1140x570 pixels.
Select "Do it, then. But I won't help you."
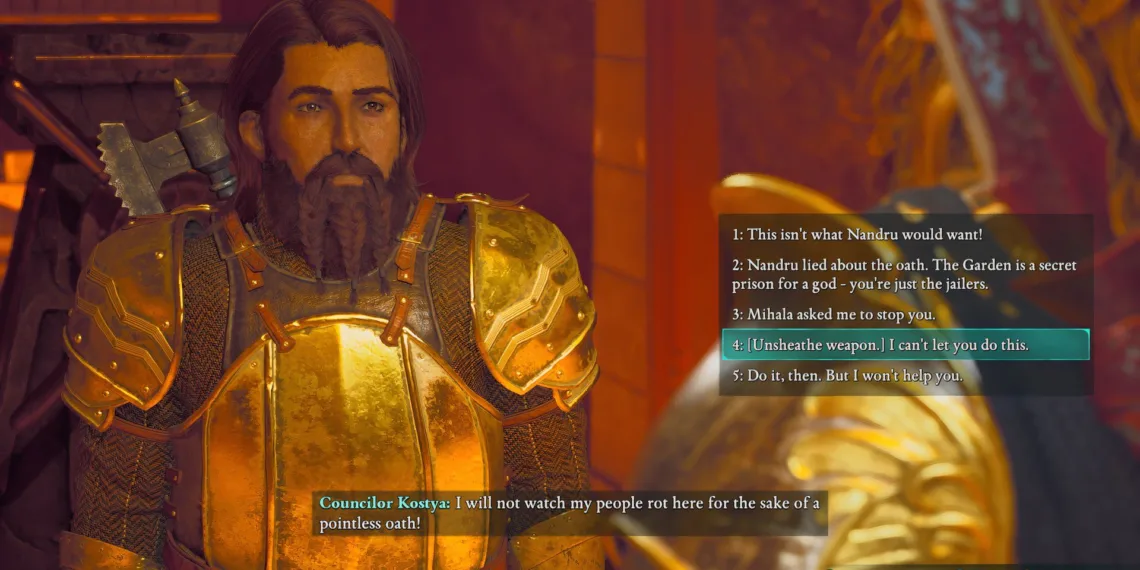click(x=847, y=376)
